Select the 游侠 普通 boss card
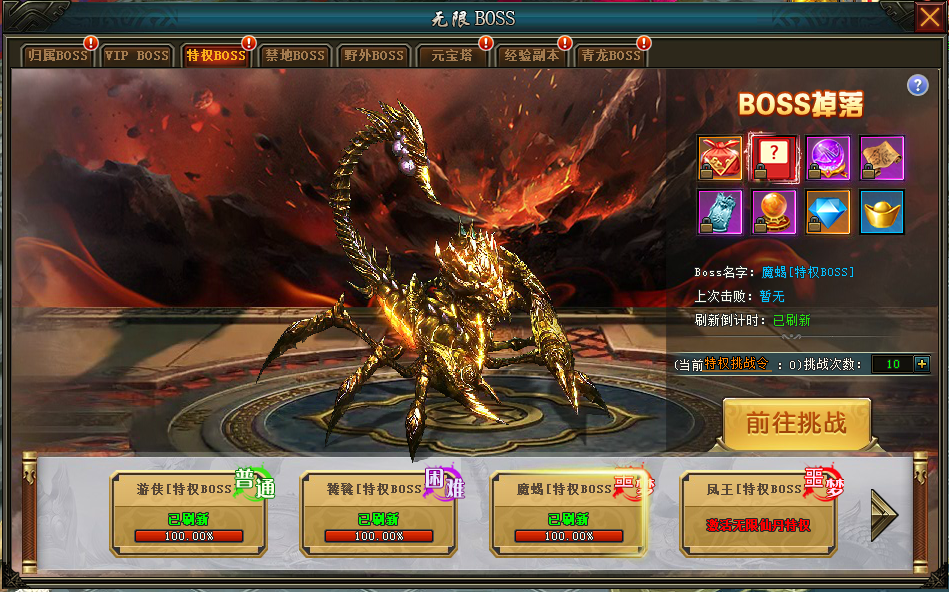Image resolution: width=949 pixels, height=592 pixels. click(189, 513)
